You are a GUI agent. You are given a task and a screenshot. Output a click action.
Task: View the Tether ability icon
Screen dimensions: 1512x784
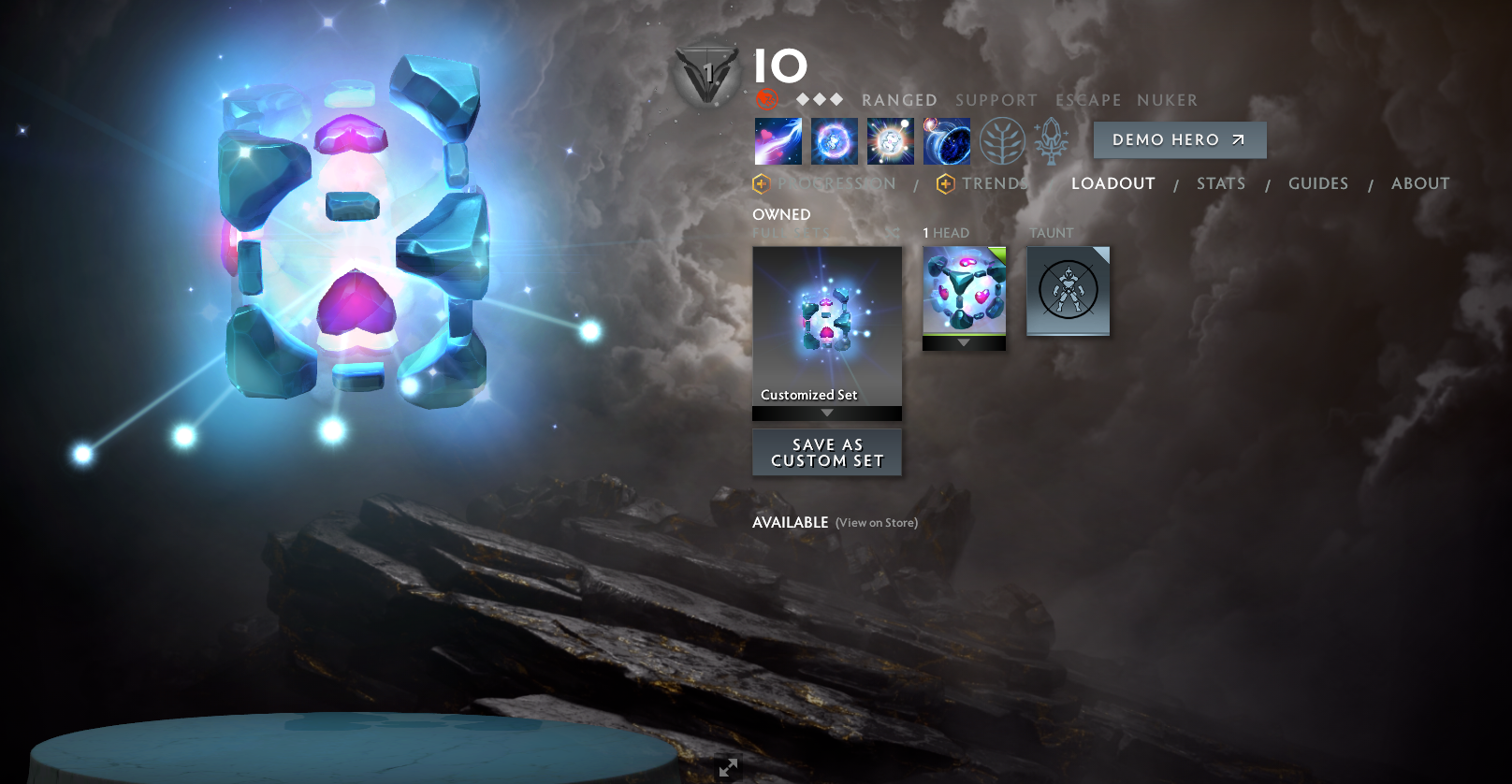[x=778, y=141]
